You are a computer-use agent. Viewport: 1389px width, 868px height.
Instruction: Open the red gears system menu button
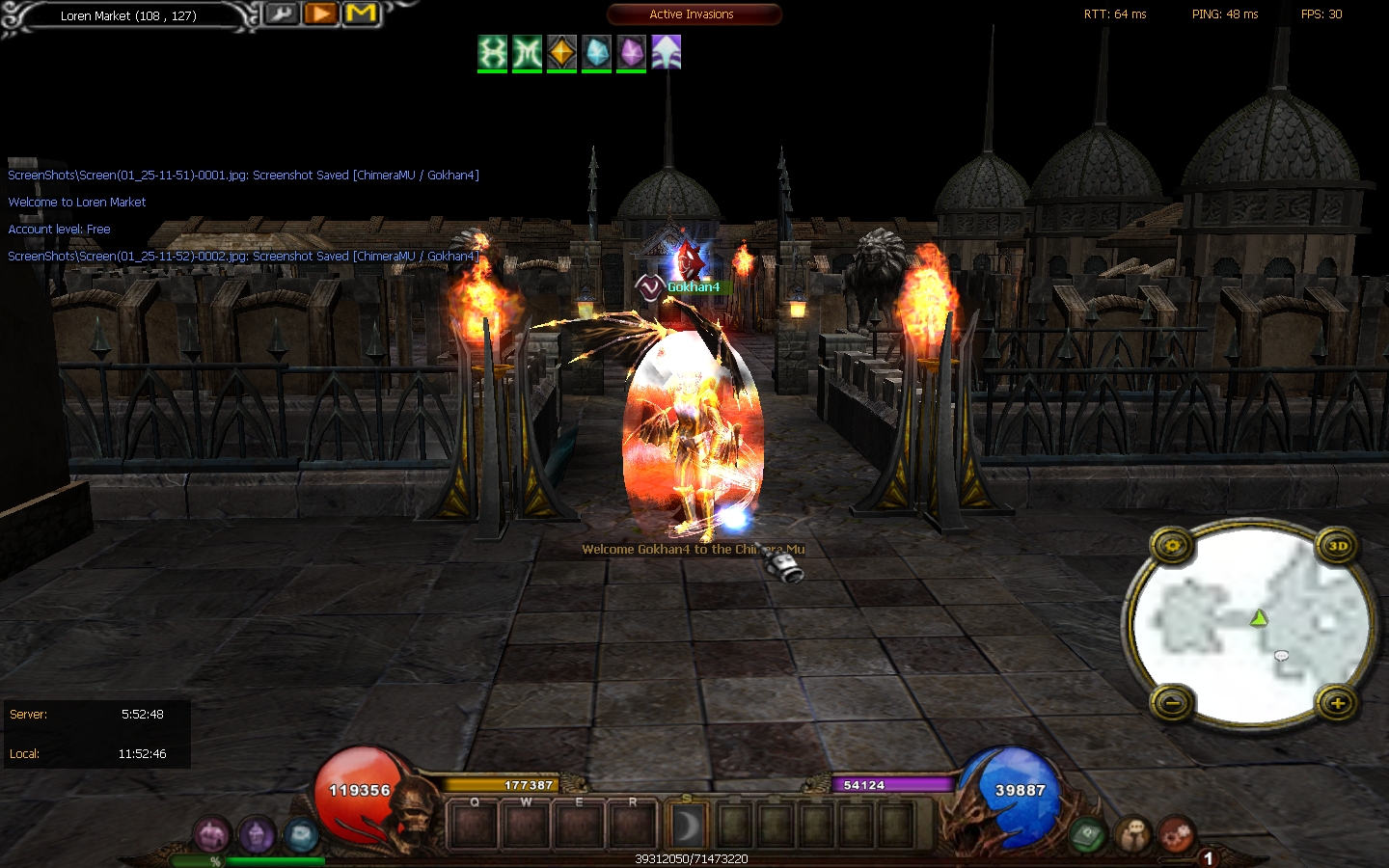1177,834
